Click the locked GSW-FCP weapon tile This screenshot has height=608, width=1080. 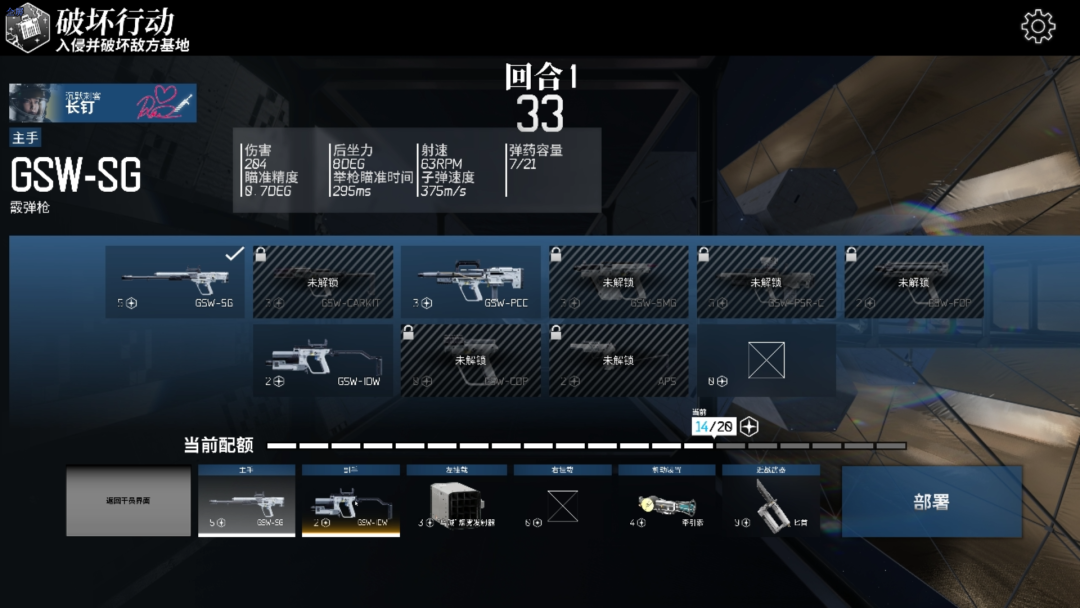point(914,282)
